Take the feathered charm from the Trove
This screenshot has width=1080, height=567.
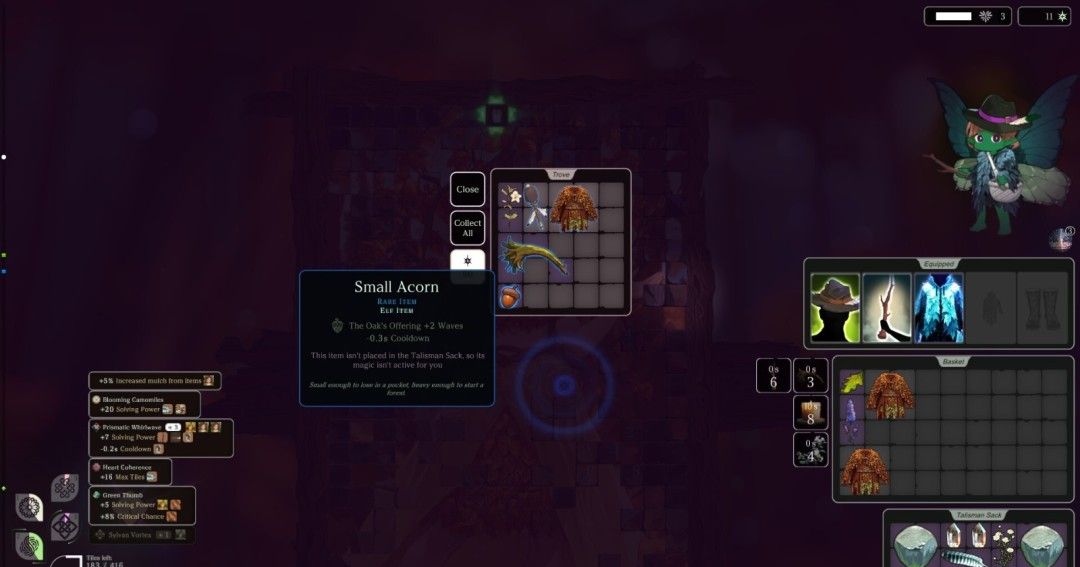[535, 208]
